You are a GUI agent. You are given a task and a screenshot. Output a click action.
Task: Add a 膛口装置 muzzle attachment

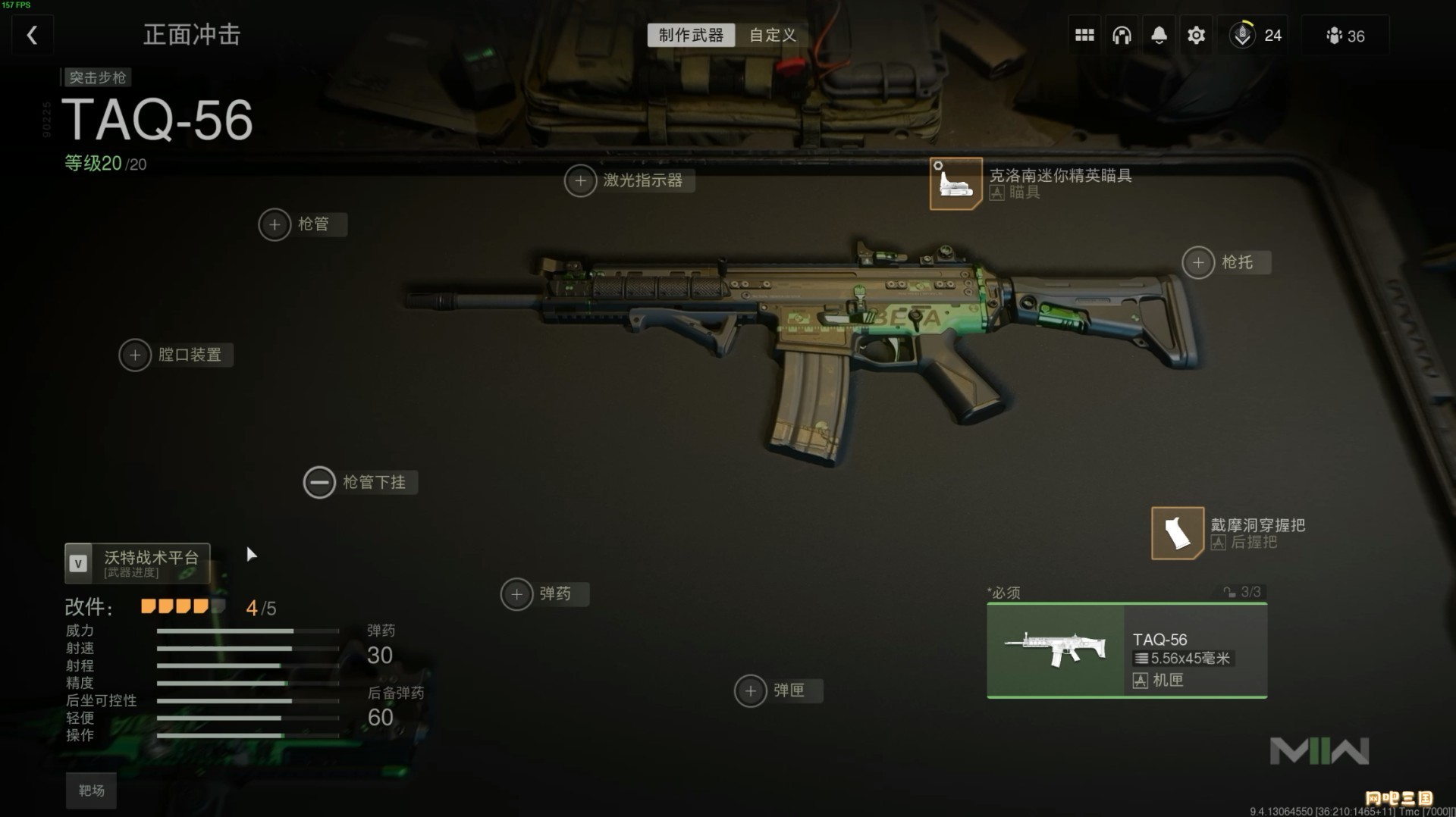(x=135, y=355)
